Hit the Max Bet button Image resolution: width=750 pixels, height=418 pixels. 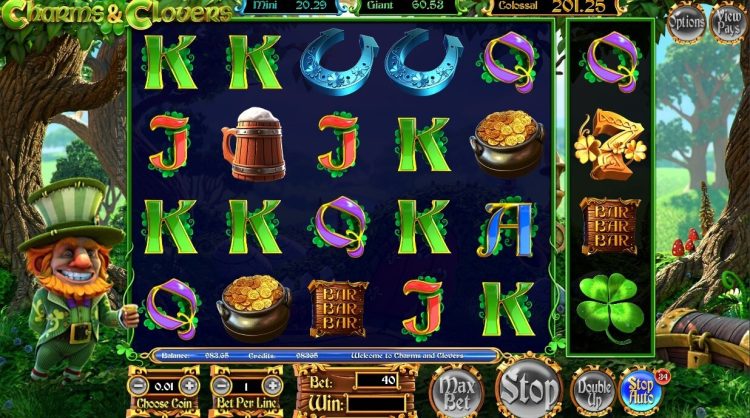(x=455, y=389)
